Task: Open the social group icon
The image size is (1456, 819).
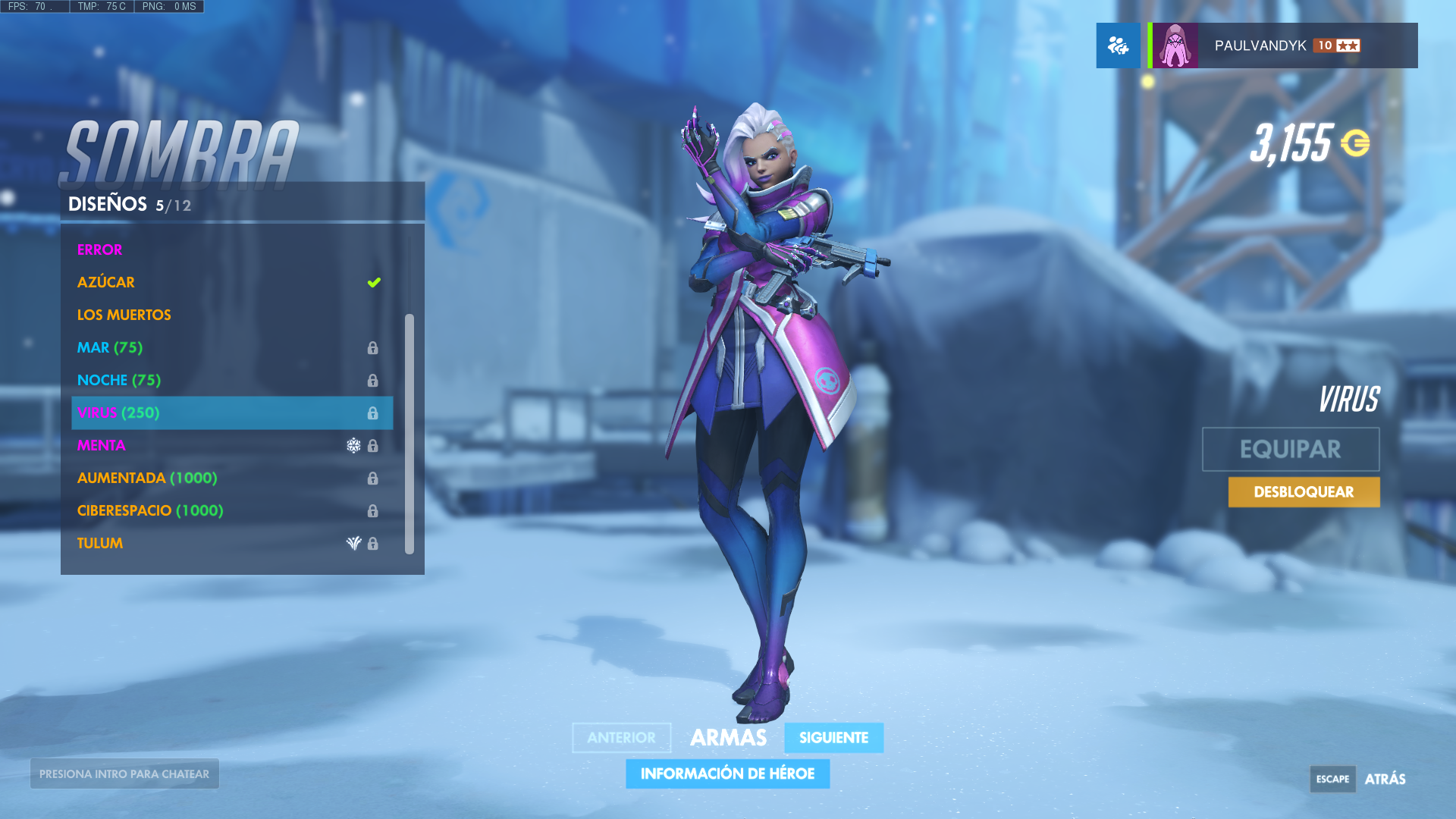Action: (x=1118, y=45)
